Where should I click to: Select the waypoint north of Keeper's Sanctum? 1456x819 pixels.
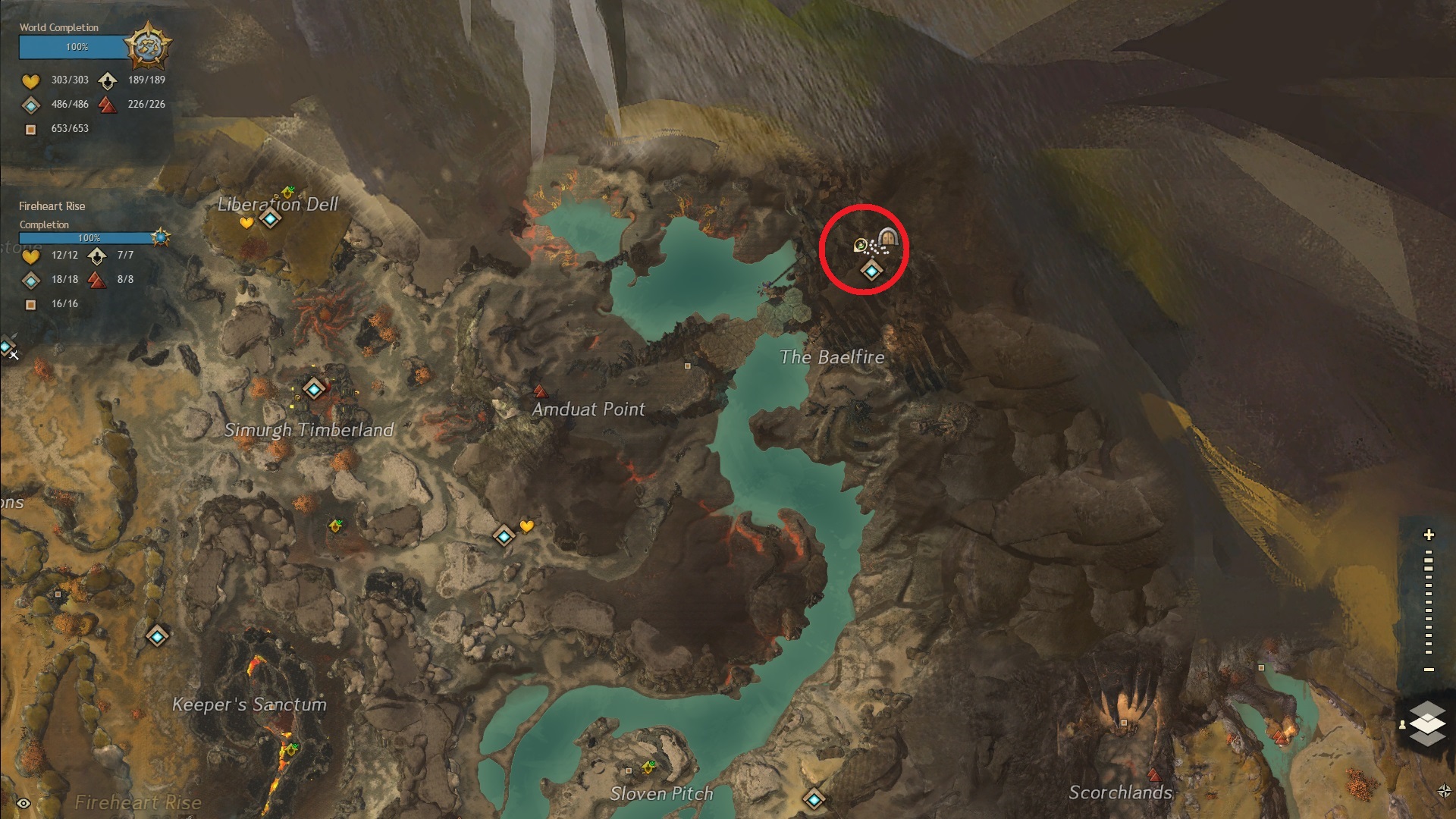(157, 635)
